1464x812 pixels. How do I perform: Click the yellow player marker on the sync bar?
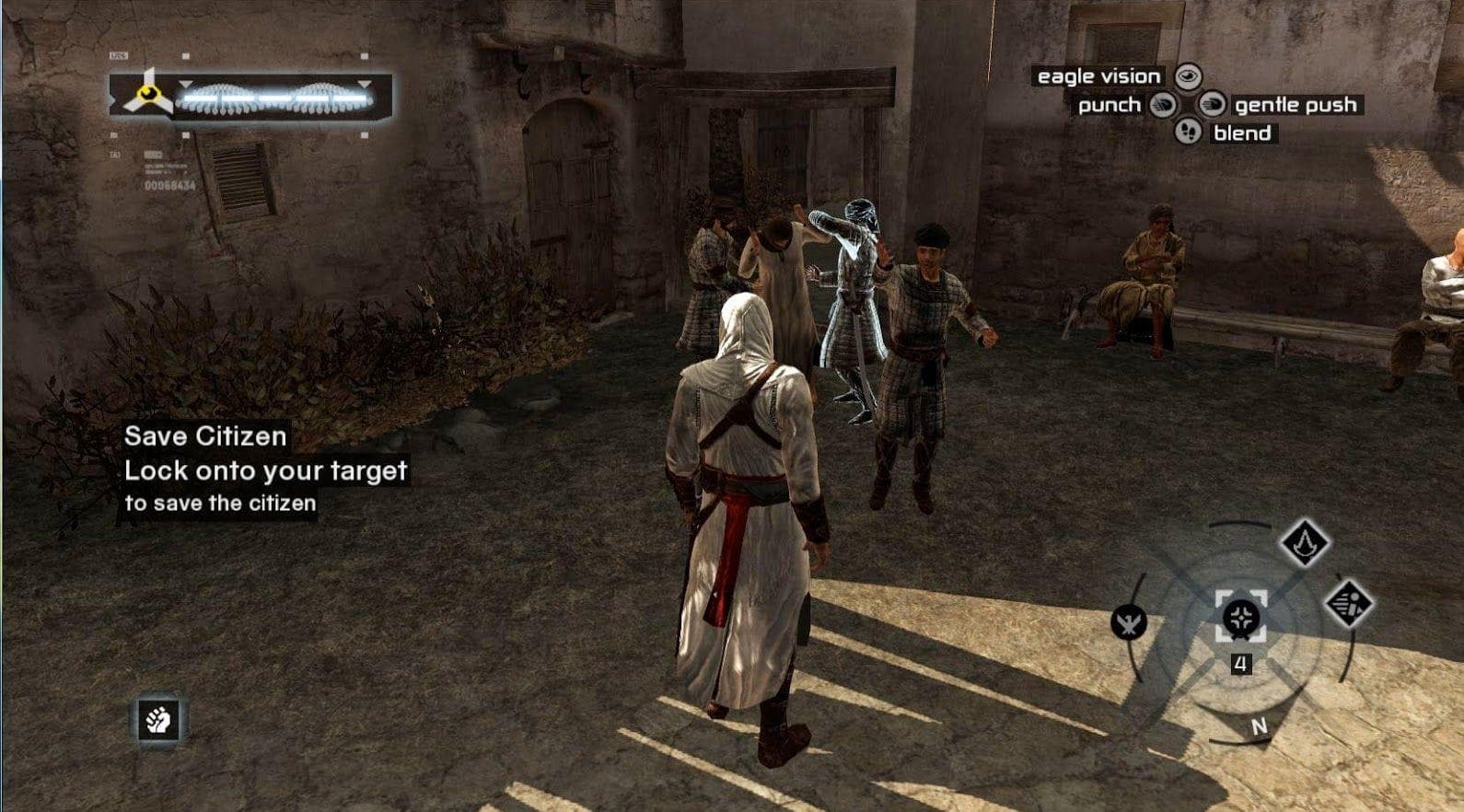point(147,94)
